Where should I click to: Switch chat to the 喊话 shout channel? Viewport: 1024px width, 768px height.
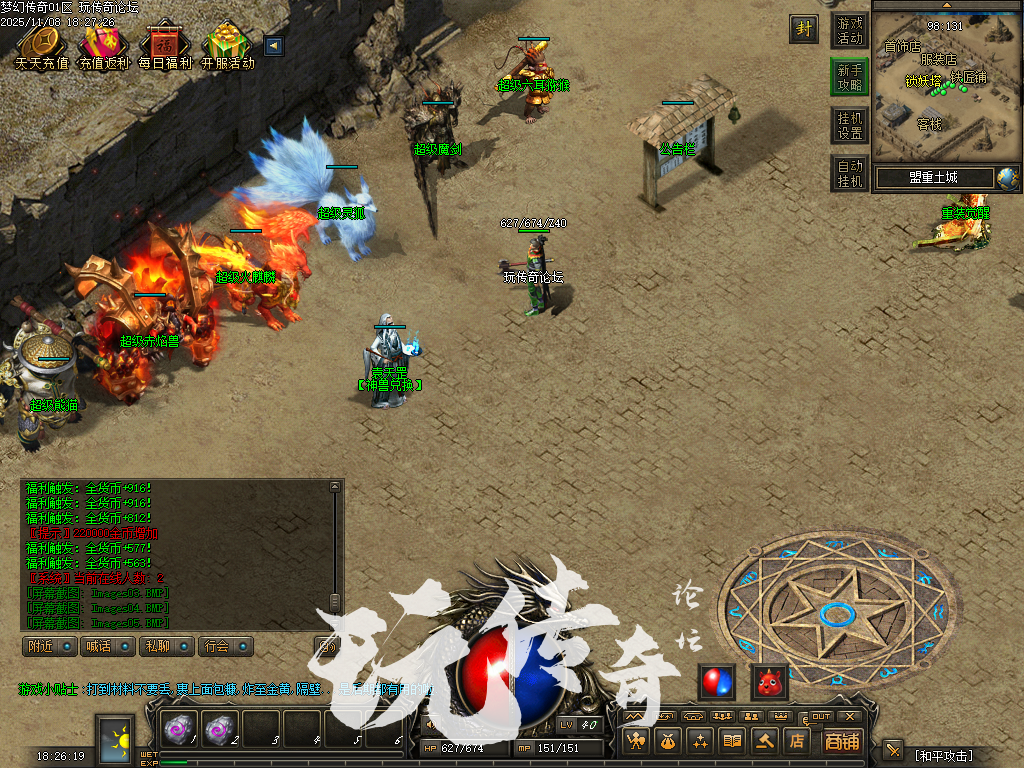point(107,646)
